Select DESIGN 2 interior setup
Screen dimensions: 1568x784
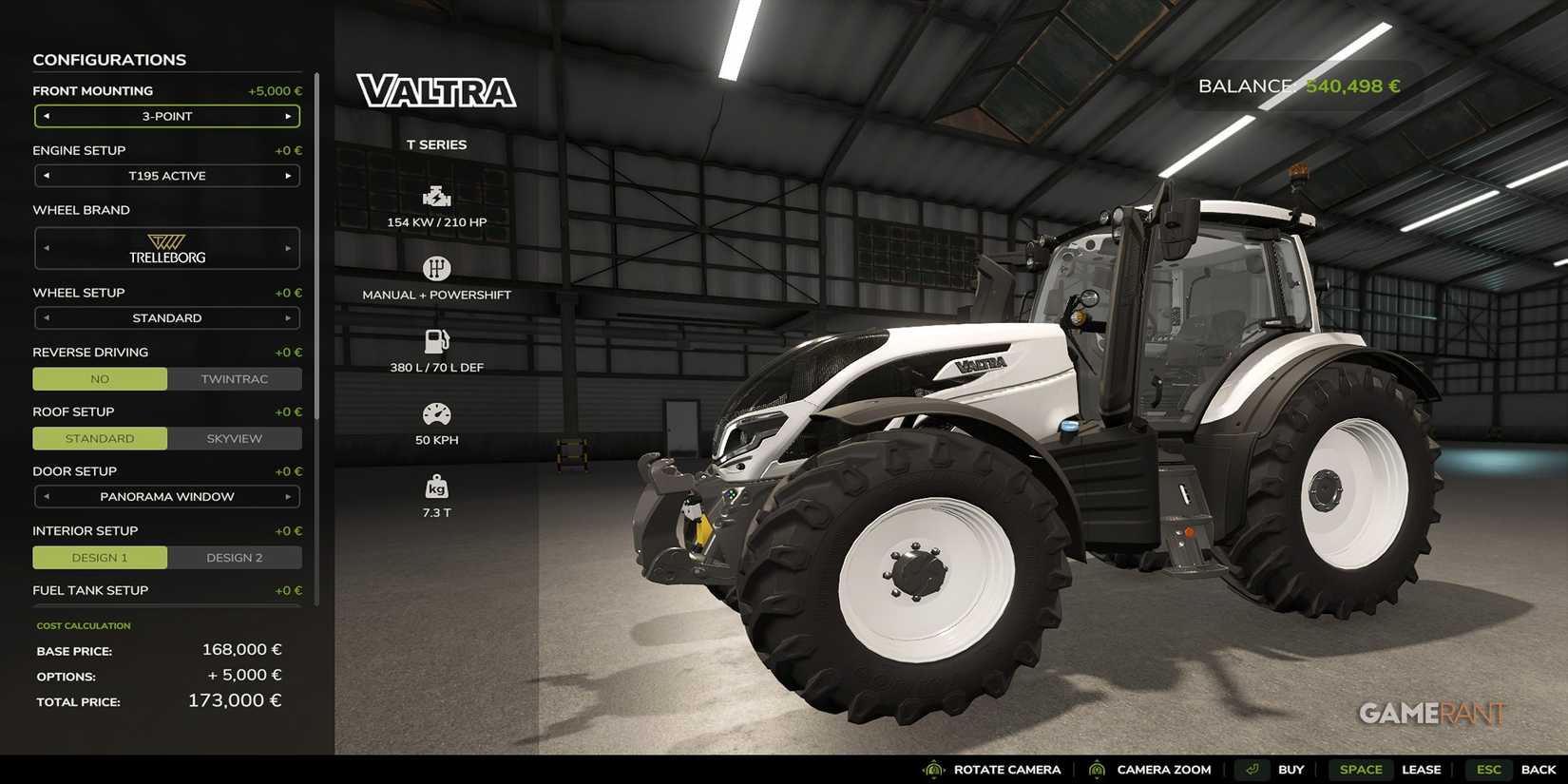(235, 557)
